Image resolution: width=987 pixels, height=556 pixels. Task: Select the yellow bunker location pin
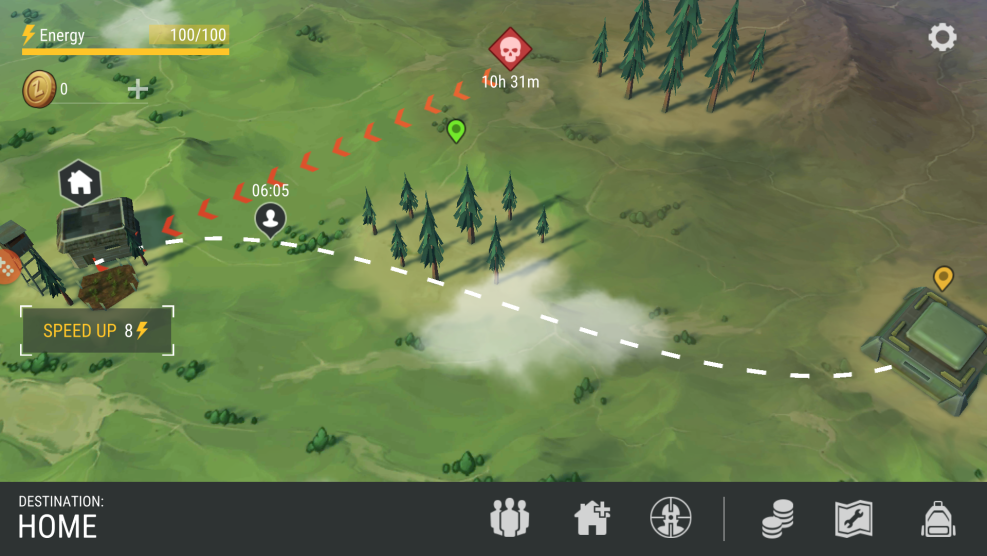[943, 277]
